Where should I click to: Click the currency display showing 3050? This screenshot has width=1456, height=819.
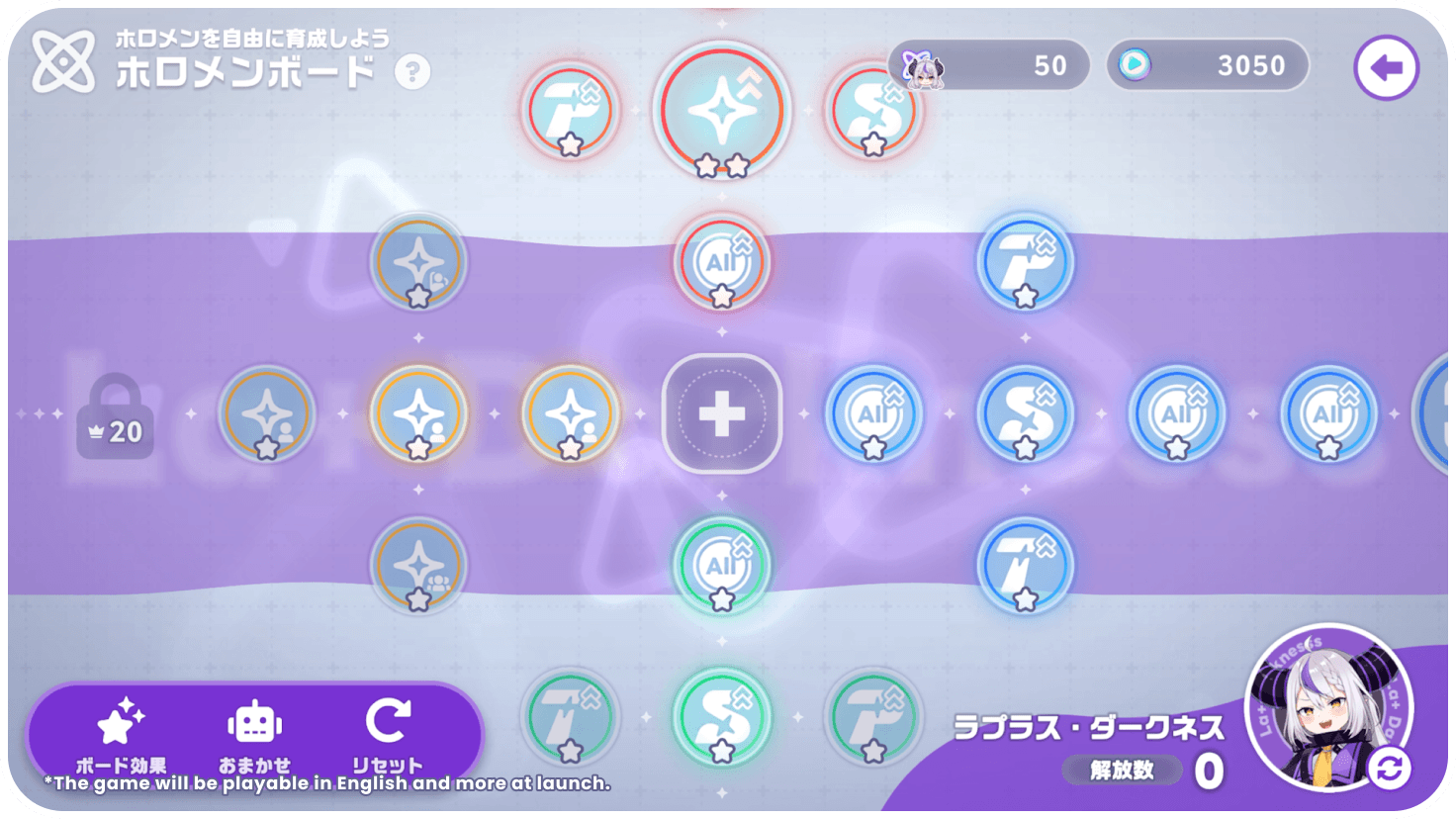(x=1207, y=65)
